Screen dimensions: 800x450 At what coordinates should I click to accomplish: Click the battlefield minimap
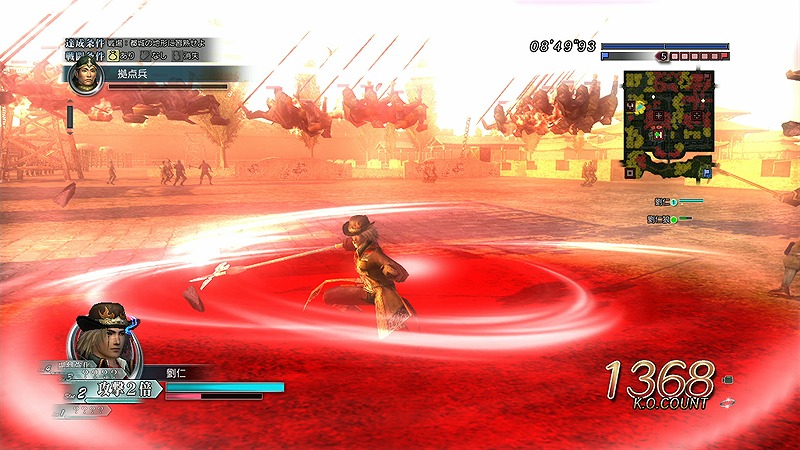coord(669,123)
